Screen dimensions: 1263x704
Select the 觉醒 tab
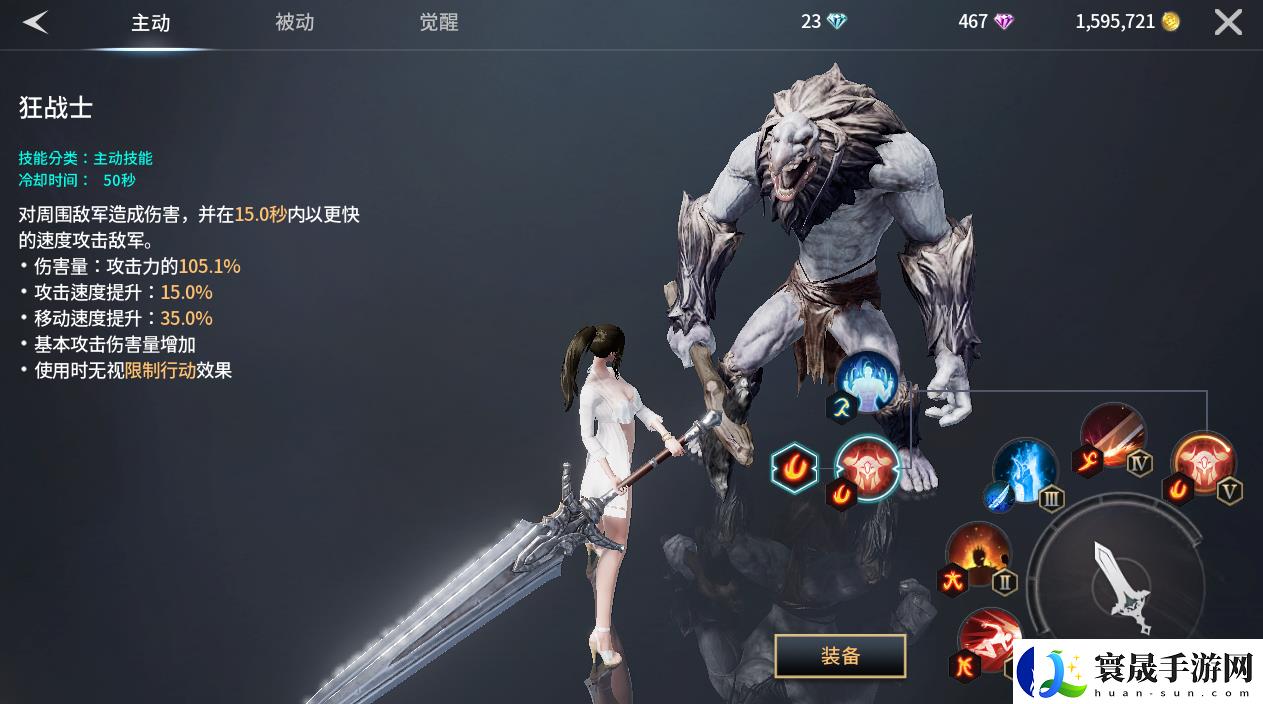coord(439,22)
